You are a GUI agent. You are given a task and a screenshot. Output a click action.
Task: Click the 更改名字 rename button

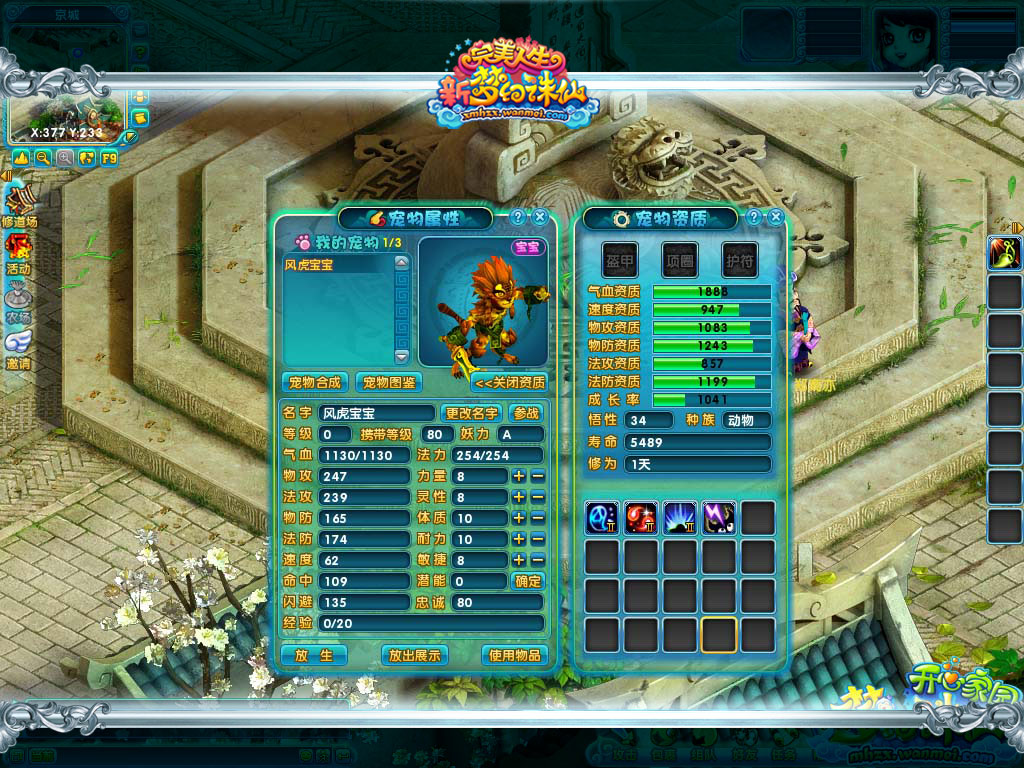tap(472, 413)
